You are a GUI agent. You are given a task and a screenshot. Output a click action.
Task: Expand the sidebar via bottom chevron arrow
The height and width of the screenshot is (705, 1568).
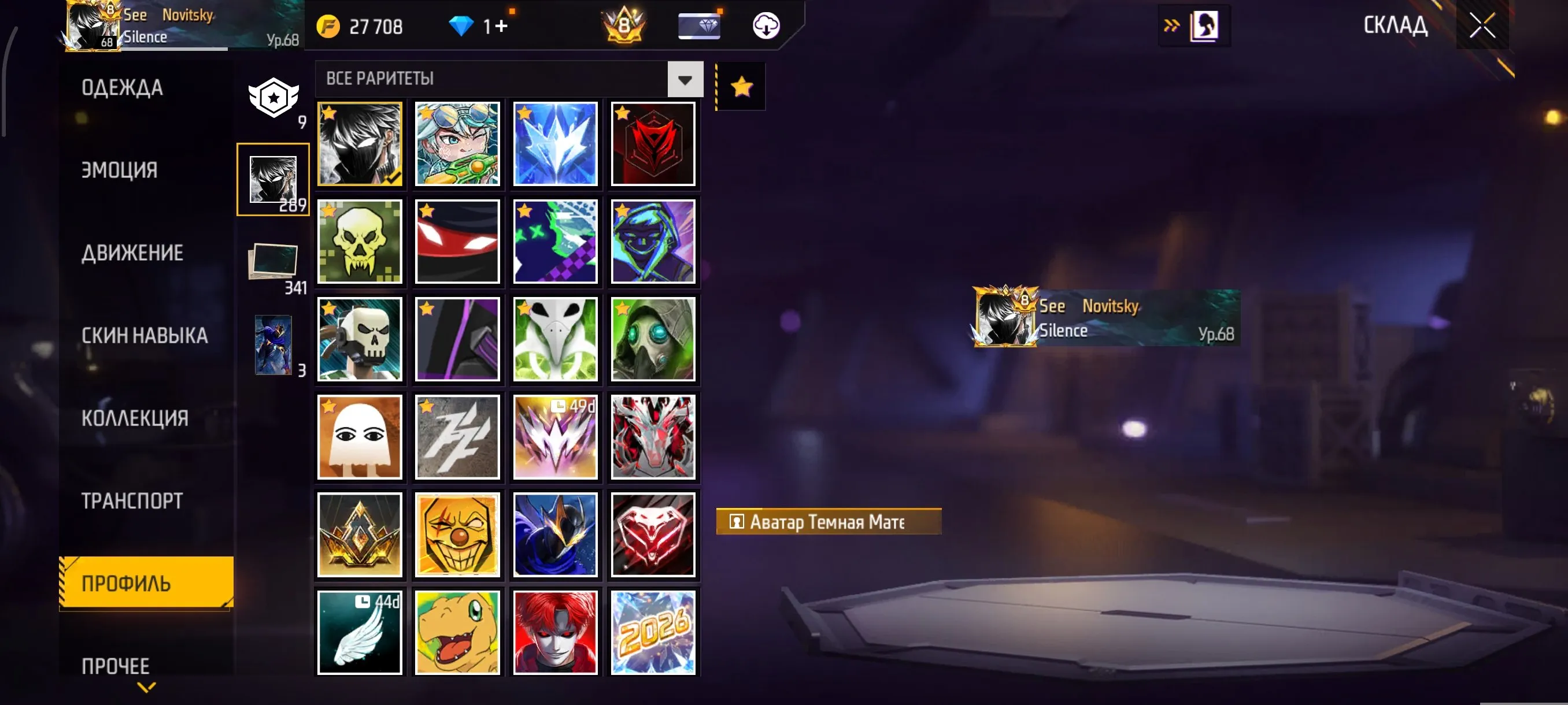(x=146, y=687)
